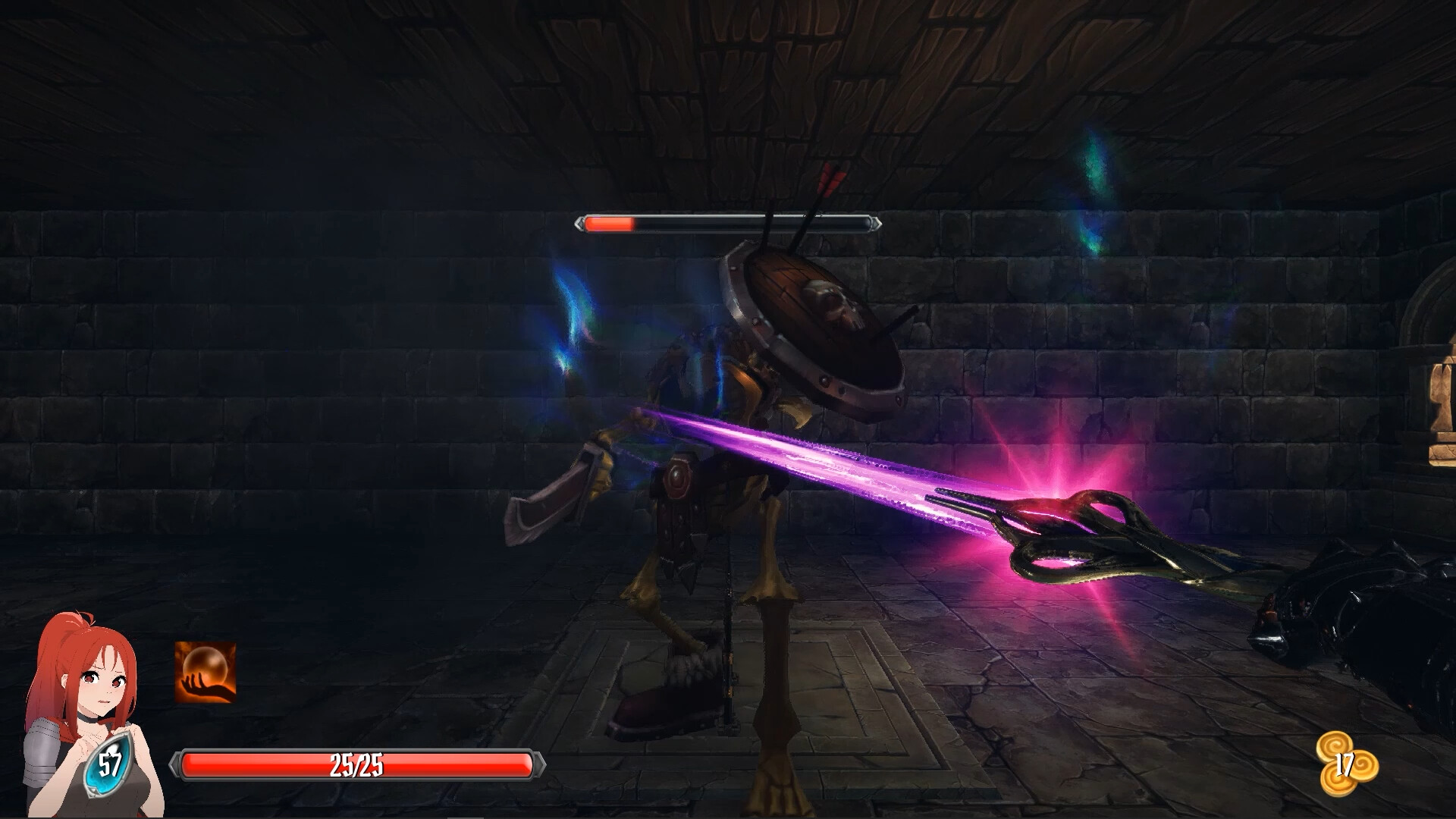Click the skull emblem on the skeleton's shield
Image resolution: width=1456 pixels, height=819 pixels.
pos(831,302)
